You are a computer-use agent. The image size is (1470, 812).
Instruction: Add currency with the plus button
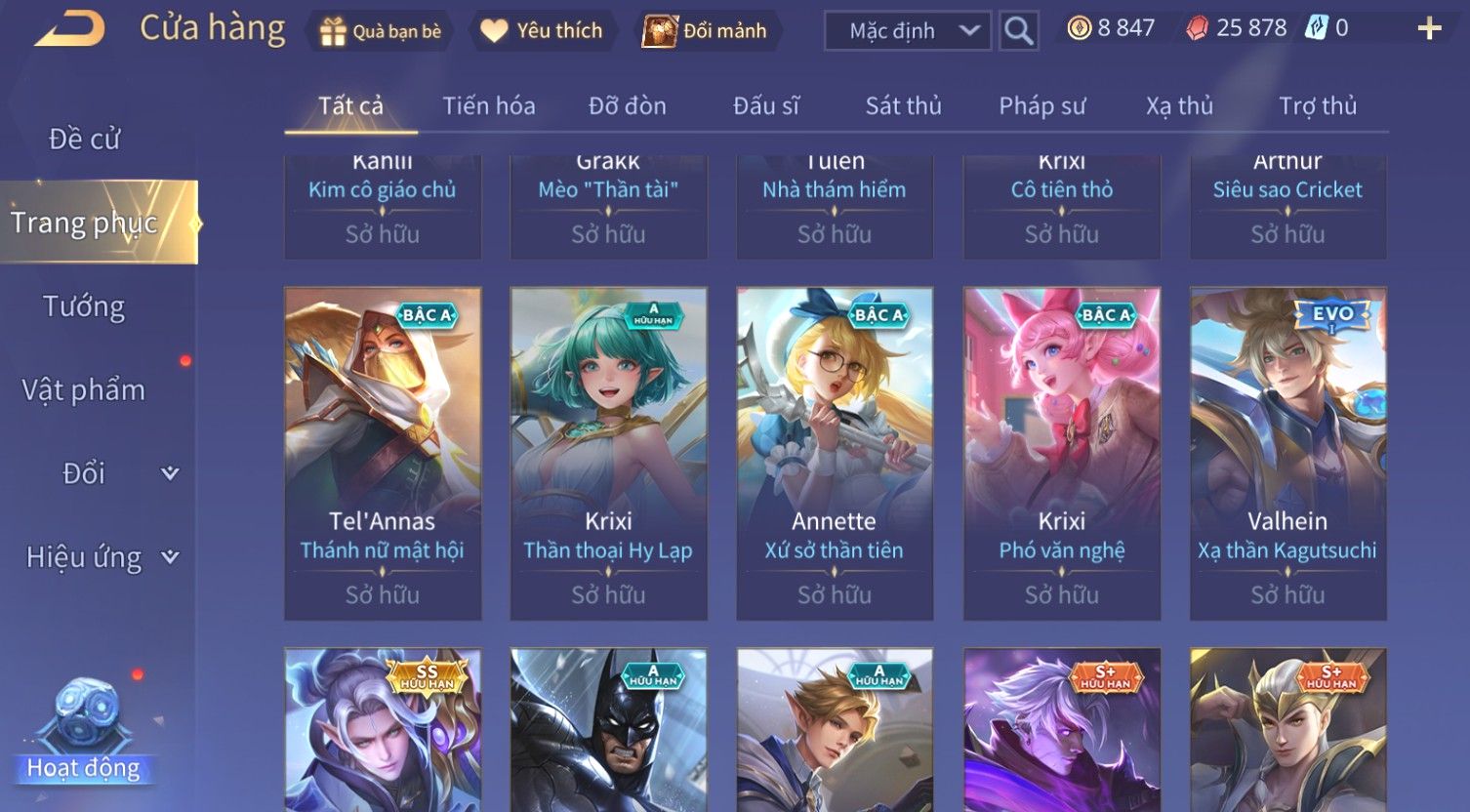click(x=1429, y=29)
